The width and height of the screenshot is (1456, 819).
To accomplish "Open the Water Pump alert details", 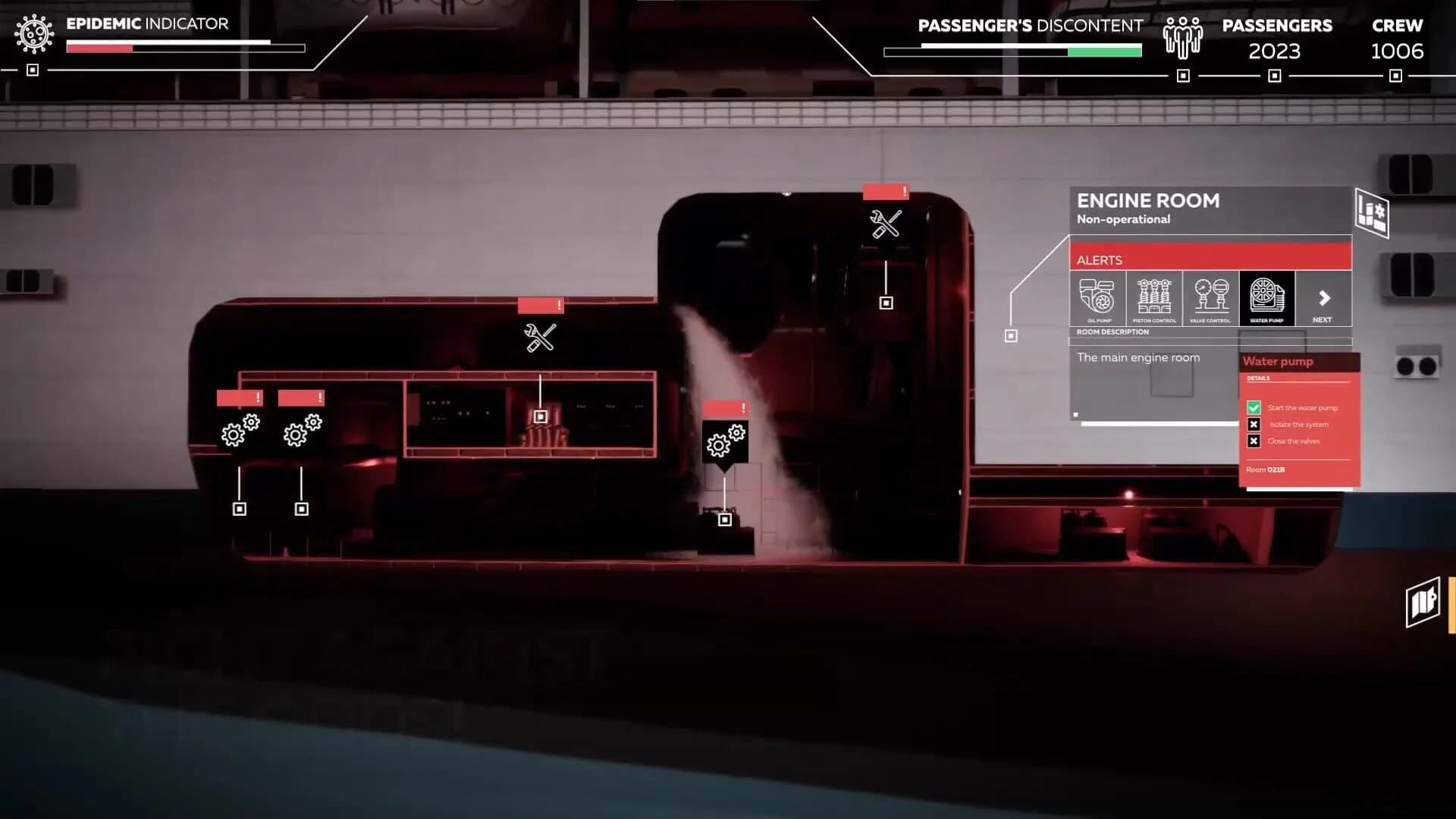I will [x=1266, y=299].
